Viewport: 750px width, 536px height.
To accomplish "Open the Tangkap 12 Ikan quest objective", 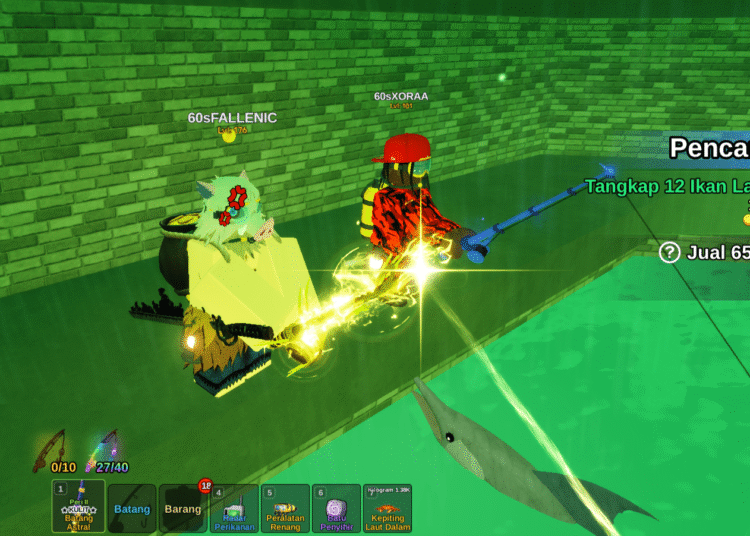I will (x=666, y=186).
